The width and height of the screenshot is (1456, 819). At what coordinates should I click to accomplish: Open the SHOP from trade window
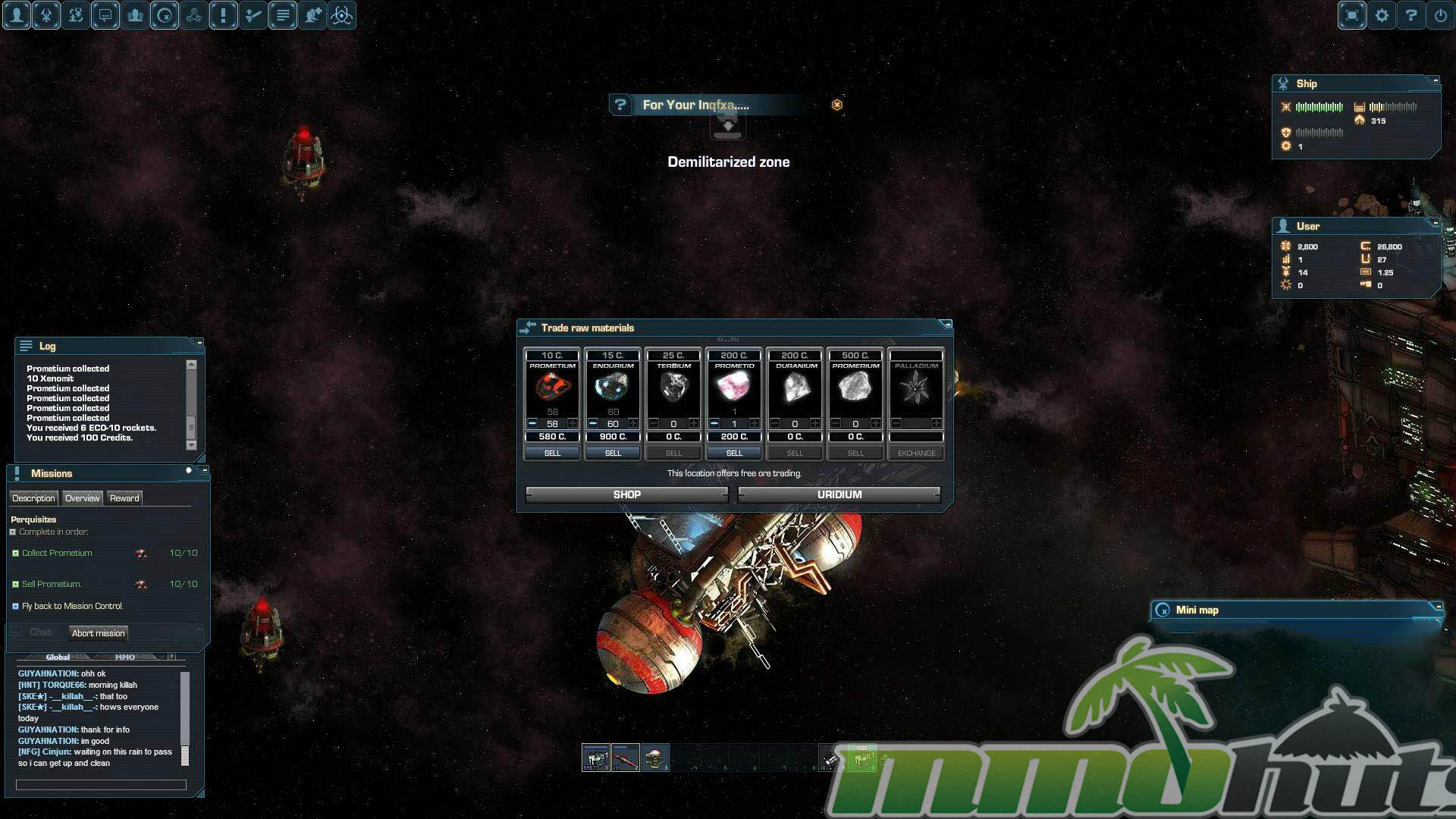coord(626,494)
